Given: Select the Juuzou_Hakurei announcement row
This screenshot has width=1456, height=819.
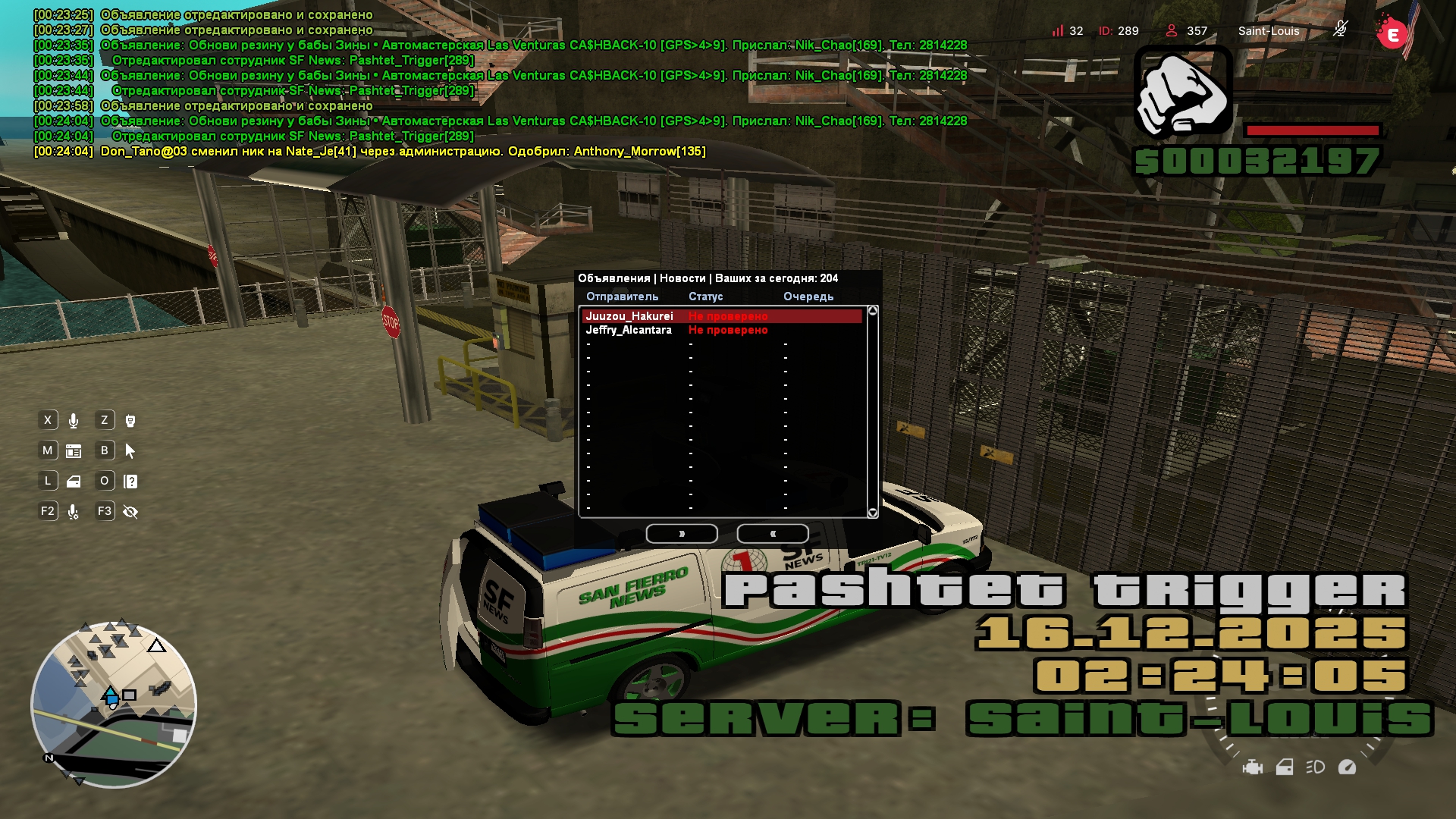Looking at the screenshot, I should [721, 316].
